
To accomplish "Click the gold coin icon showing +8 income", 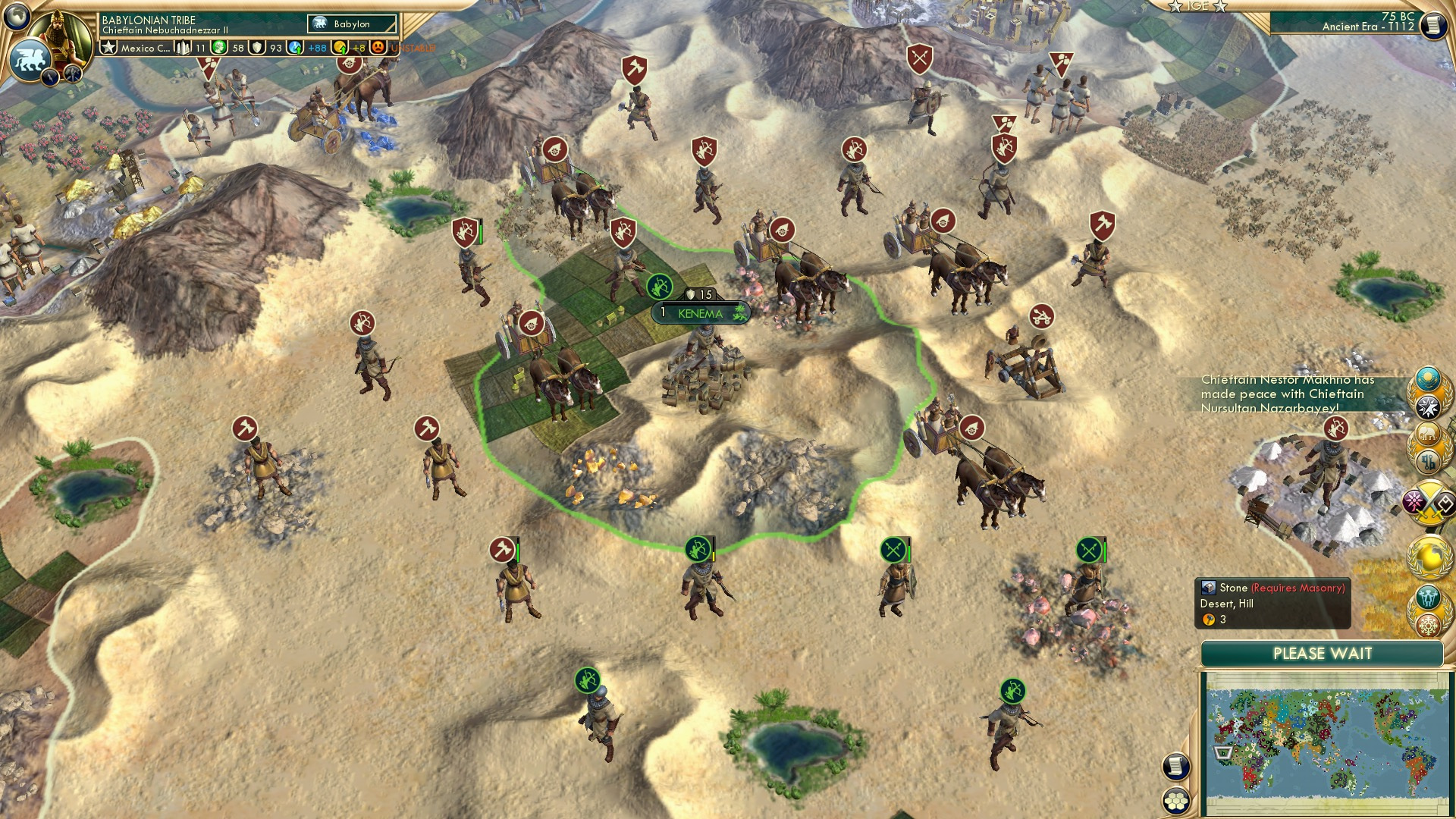I will pos(339,49).
